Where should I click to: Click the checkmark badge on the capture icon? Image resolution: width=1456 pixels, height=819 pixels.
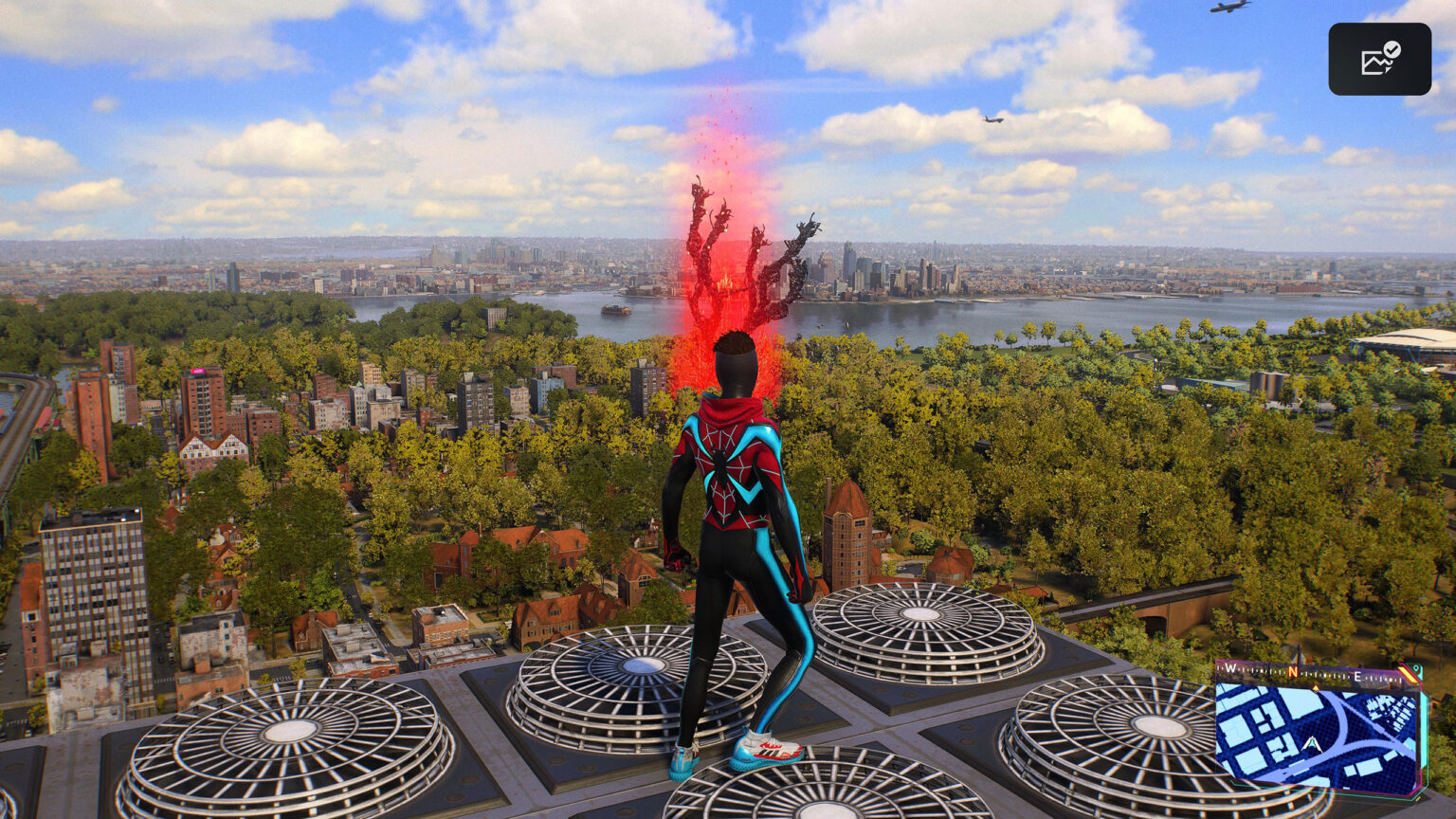1391,49
